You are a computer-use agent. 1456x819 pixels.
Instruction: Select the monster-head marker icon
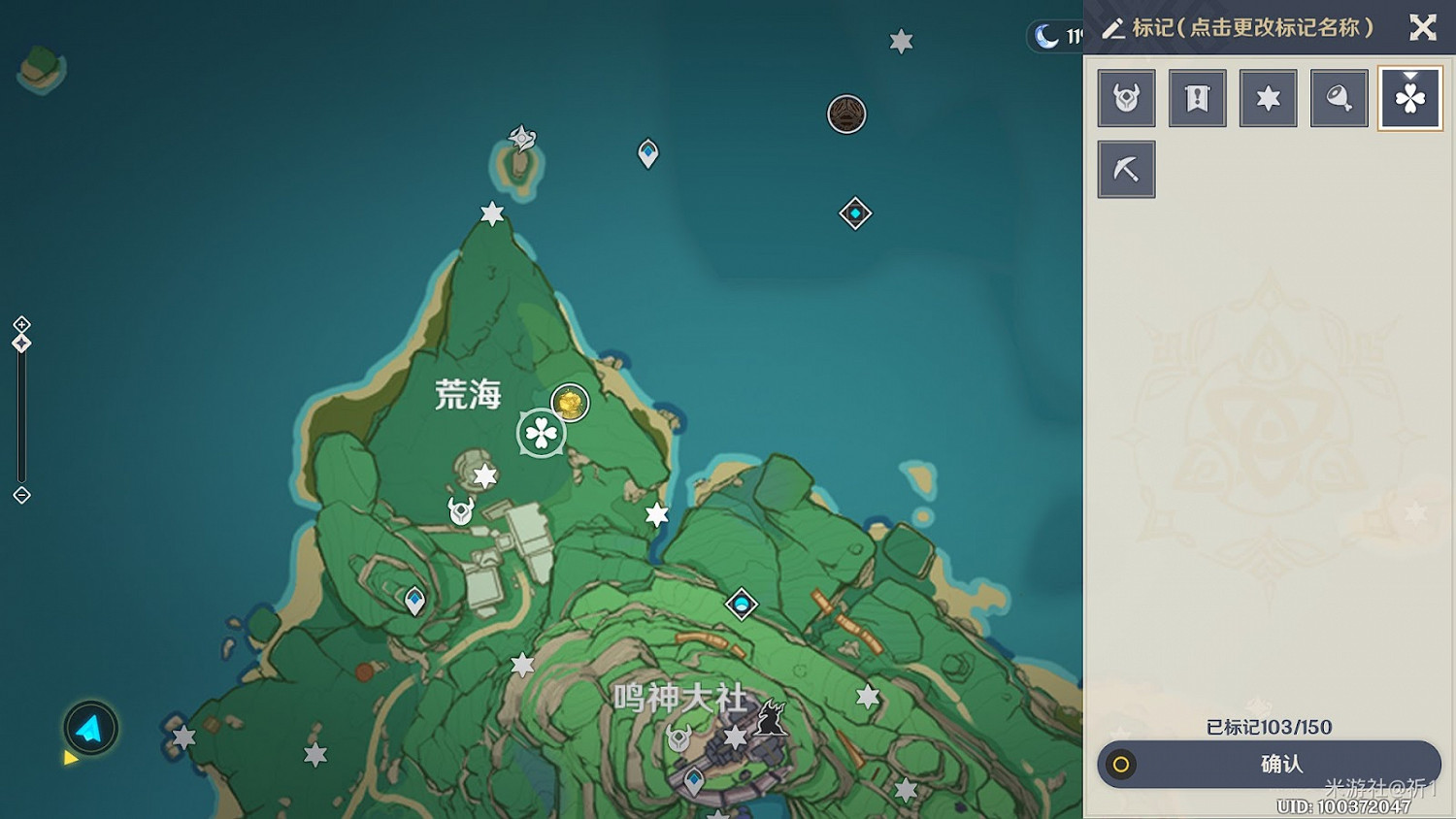[1126, 97]
